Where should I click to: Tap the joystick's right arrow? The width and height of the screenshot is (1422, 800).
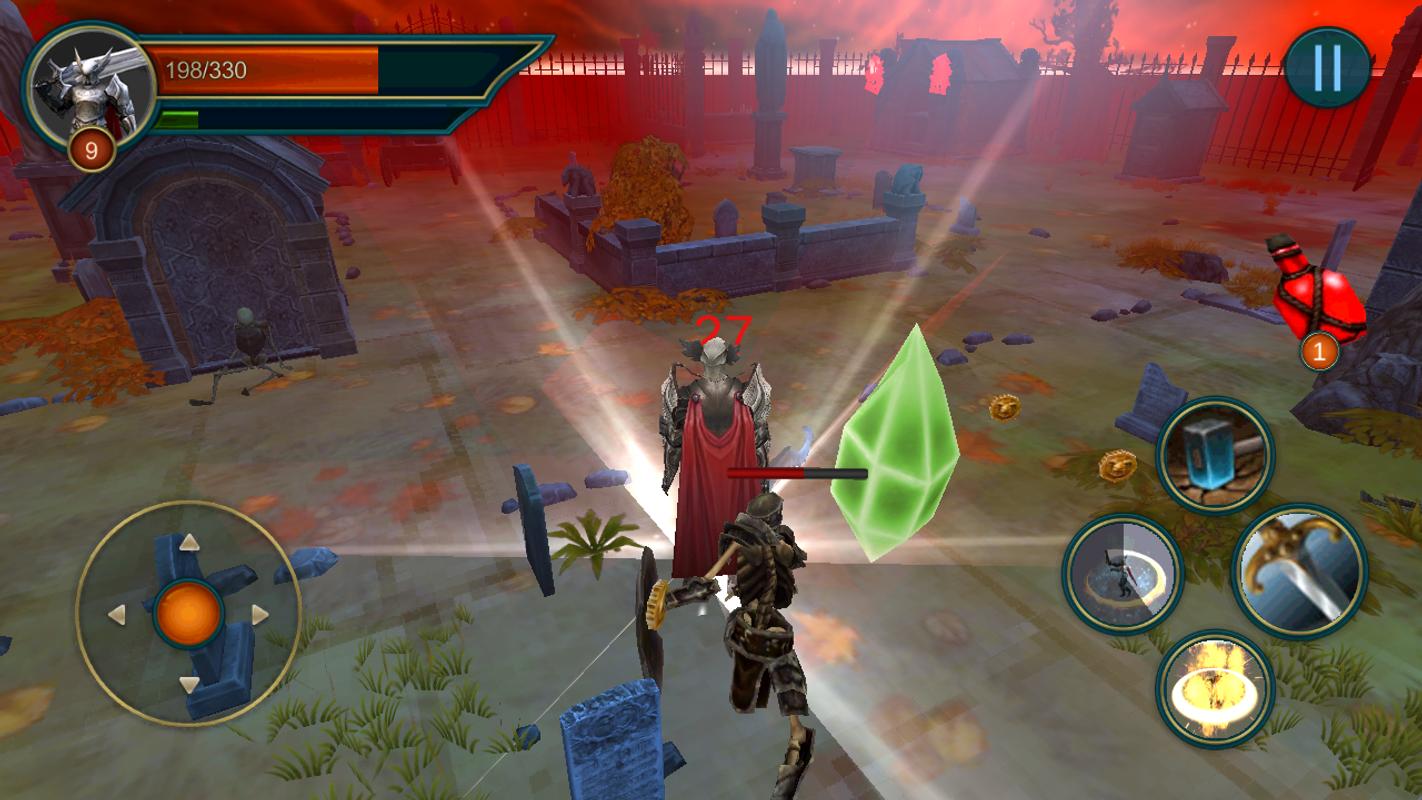click(260, 614)
